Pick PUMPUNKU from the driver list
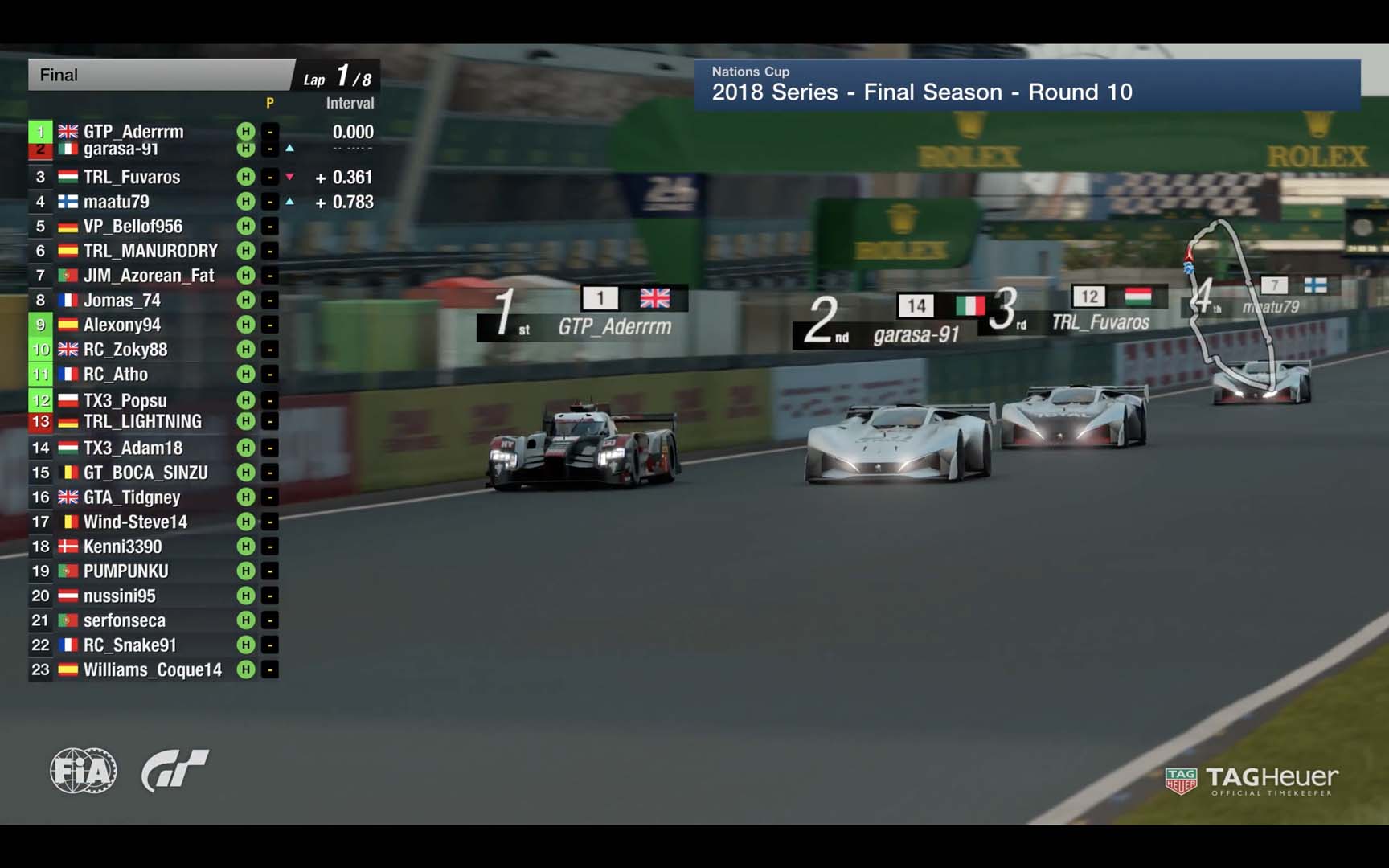1389x868 pixels. [126, 571]
